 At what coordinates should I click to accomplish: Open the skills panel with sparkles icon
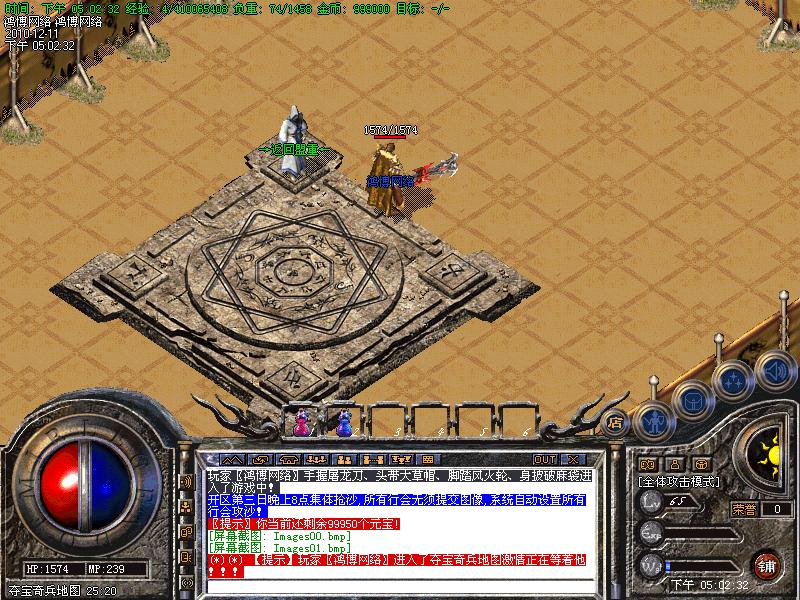click(x=734, y=380)
